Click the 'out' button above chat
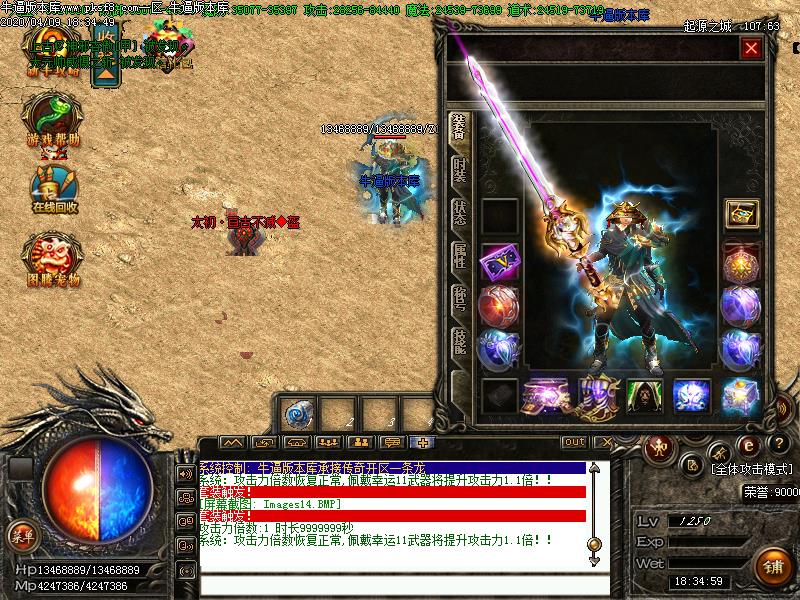 (574, 442)
